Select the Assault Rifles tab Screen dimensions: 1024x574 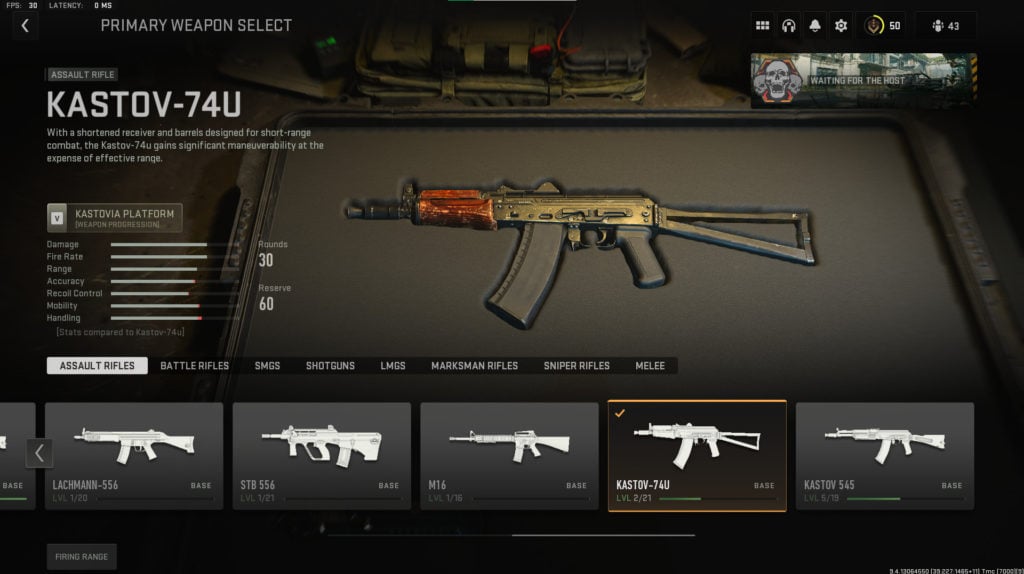(x=97, y=366)
